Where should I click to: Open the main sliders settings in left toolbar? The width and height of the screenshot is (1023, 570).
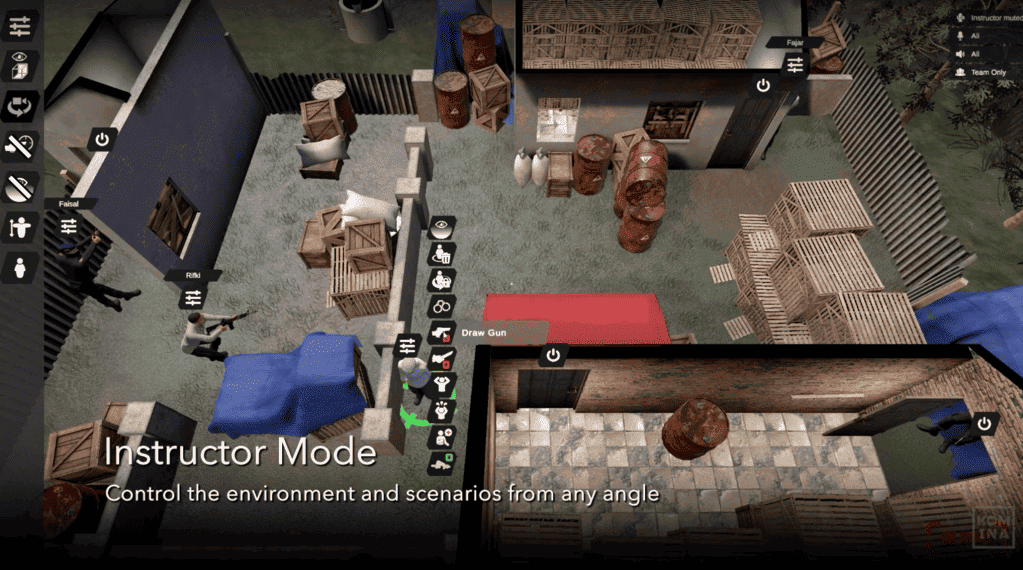point(21,27)
